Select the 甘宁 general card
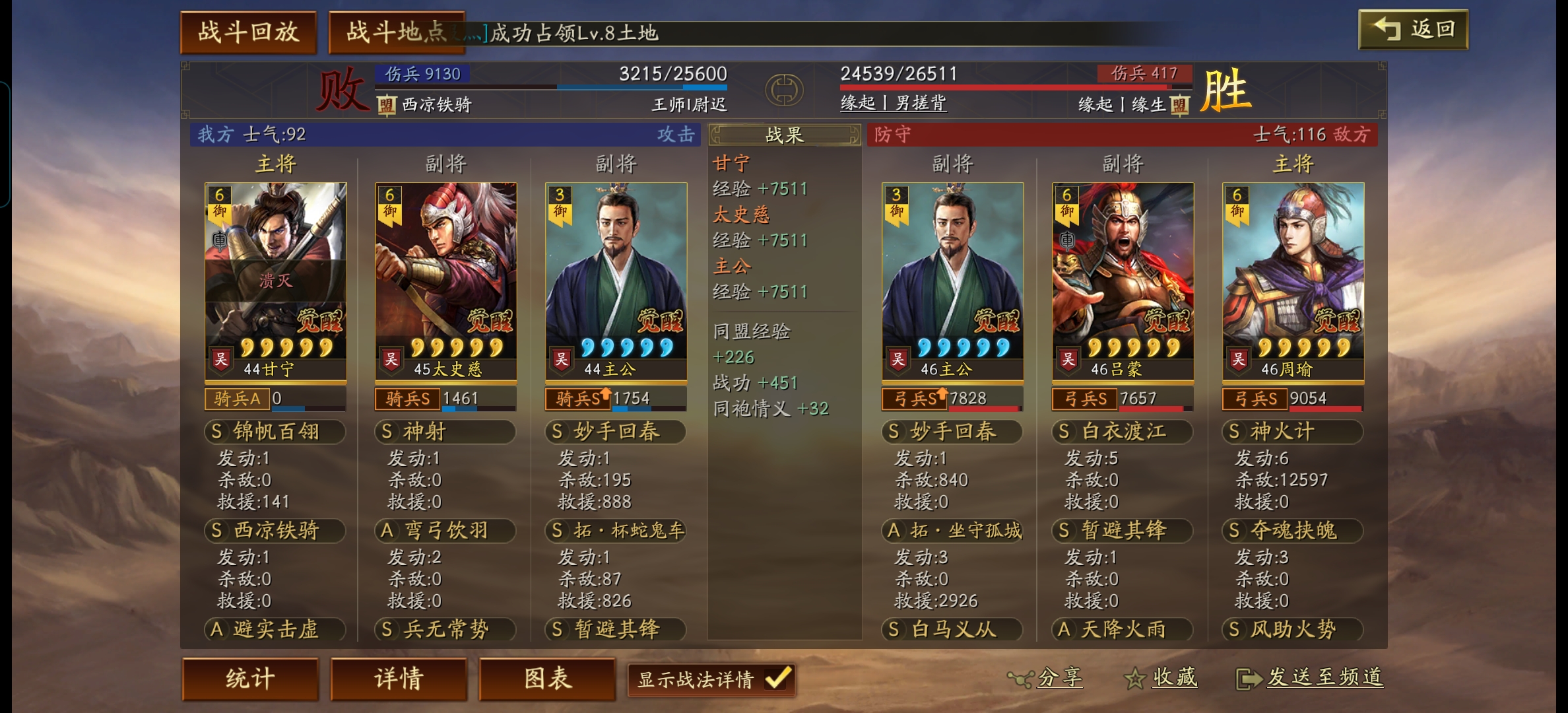Screen dimensions: 1568x713 tap(275, 281)
